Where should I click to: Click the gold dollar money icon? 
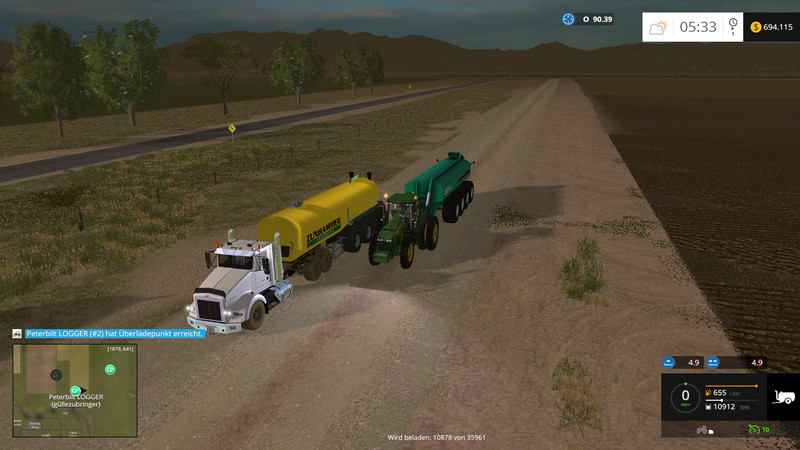(x=754, y=27)
